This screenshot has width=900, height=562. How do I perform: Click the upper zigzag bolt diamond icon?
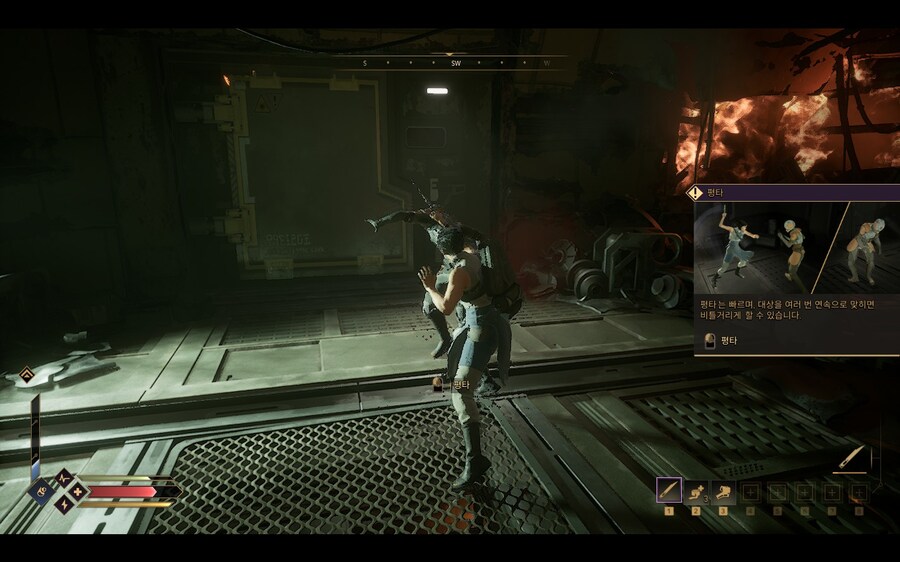(62, 478)
